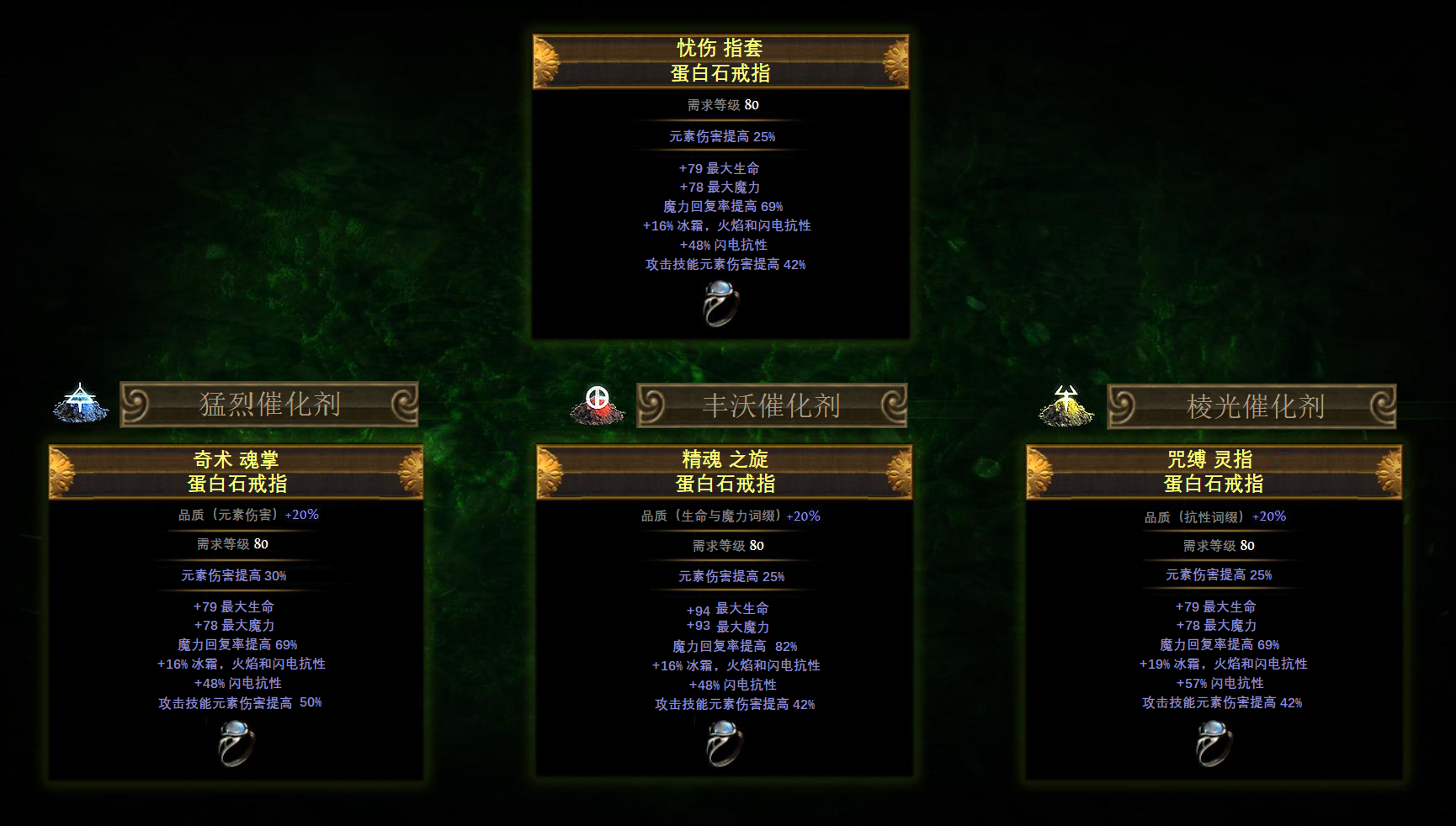Click the 奇术 魂掌 item name header

pyautogui.click(x=236, y=472)
